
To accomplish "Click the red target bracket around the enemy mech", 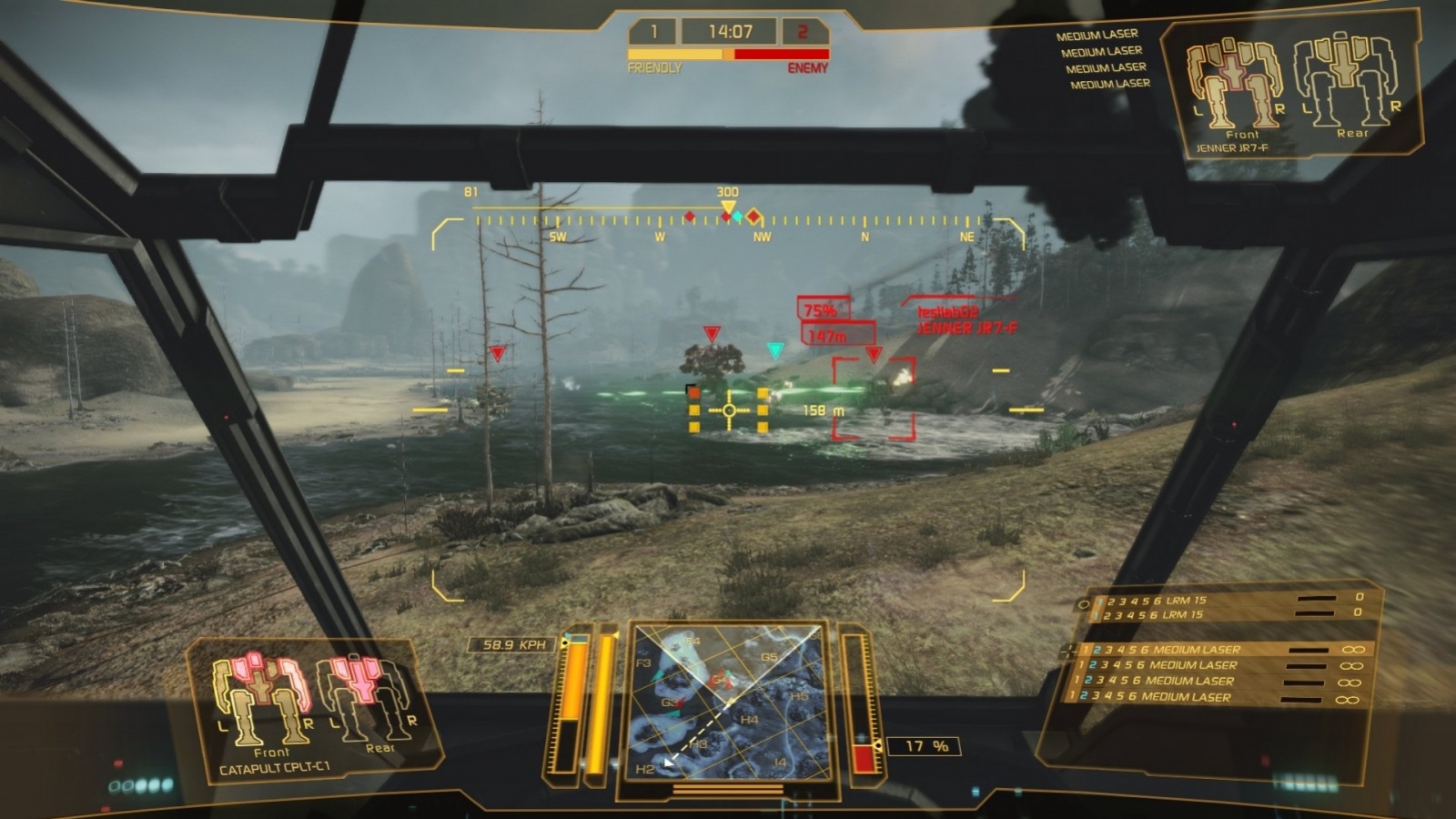I will (x=875, y=400).
